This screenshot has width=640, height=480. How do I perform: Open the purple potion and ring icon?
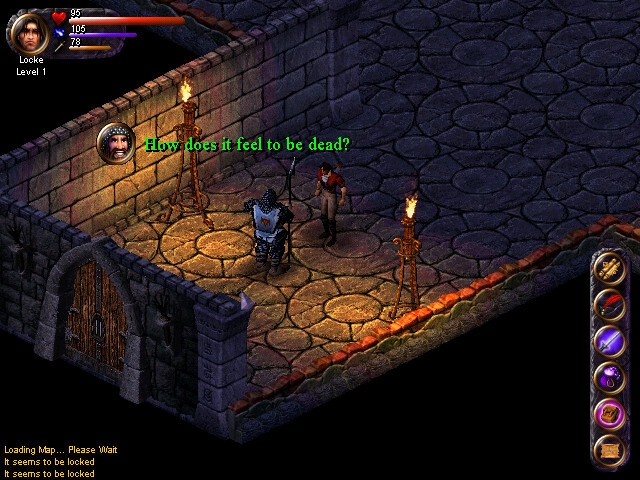point(609,377)
